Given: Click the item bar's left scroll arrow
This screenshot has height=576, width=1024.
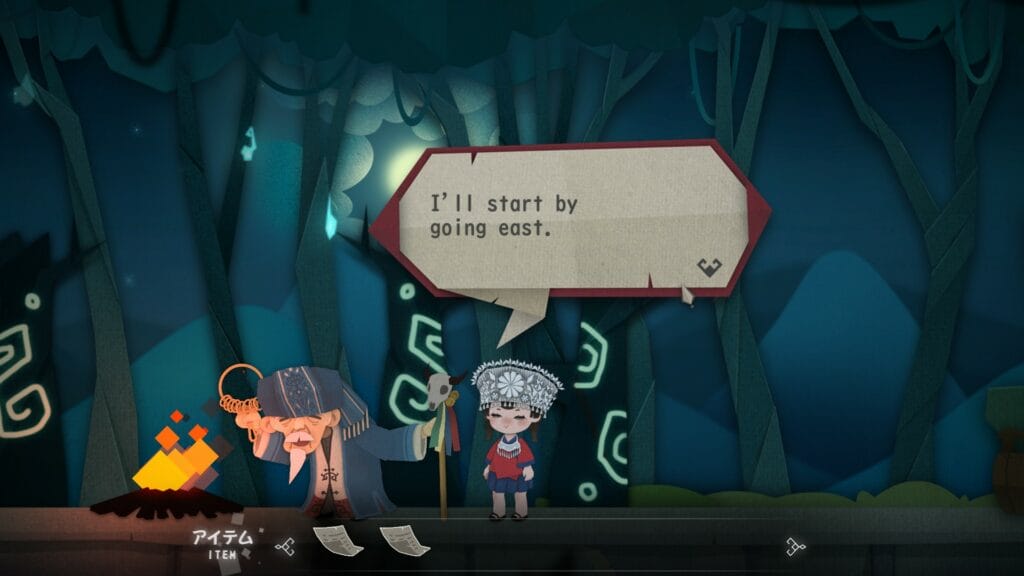Looking at the screenshot, I should (285, 546).
